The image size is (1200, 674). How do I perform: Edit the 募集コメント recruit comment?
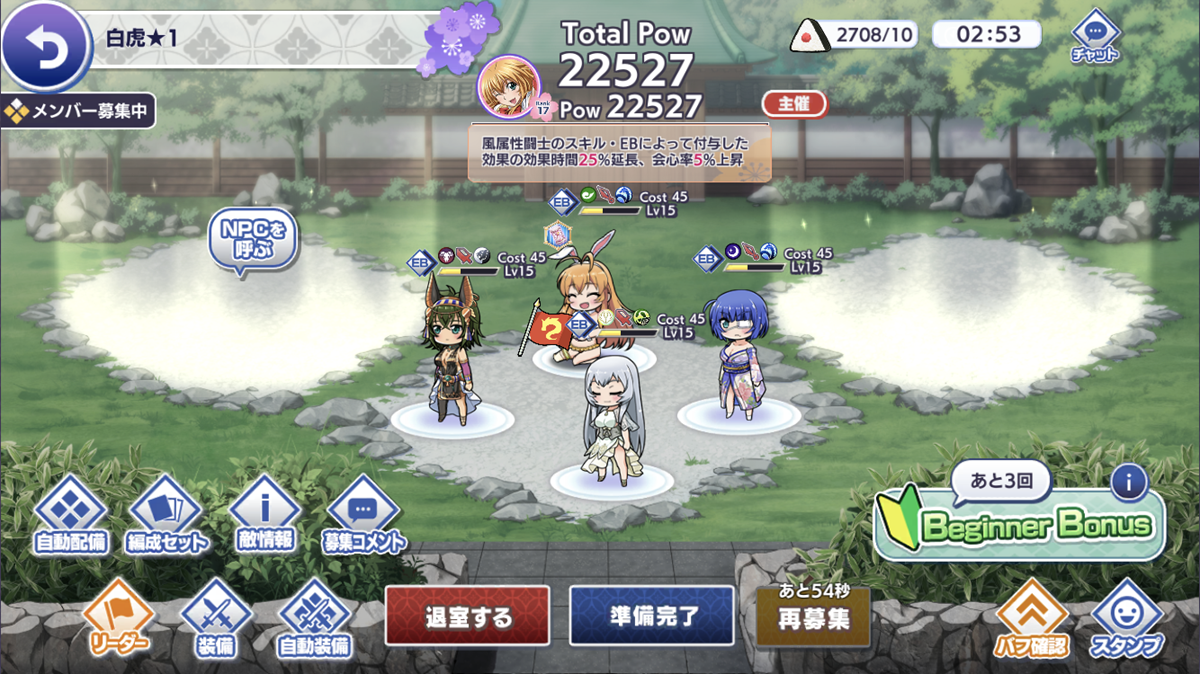(363, 514)
